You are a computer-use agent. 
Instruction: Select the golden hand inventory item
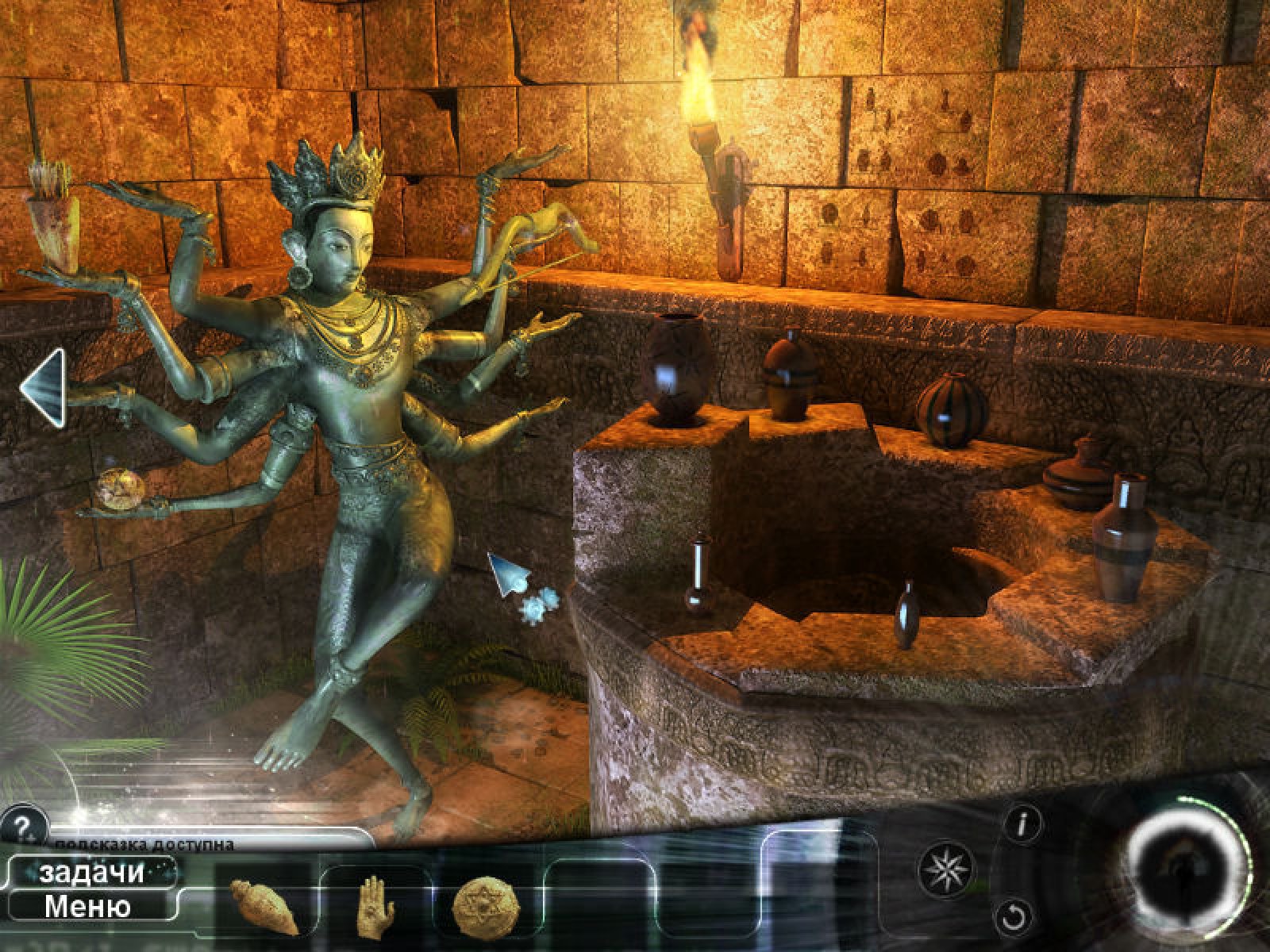pos(375,903)
